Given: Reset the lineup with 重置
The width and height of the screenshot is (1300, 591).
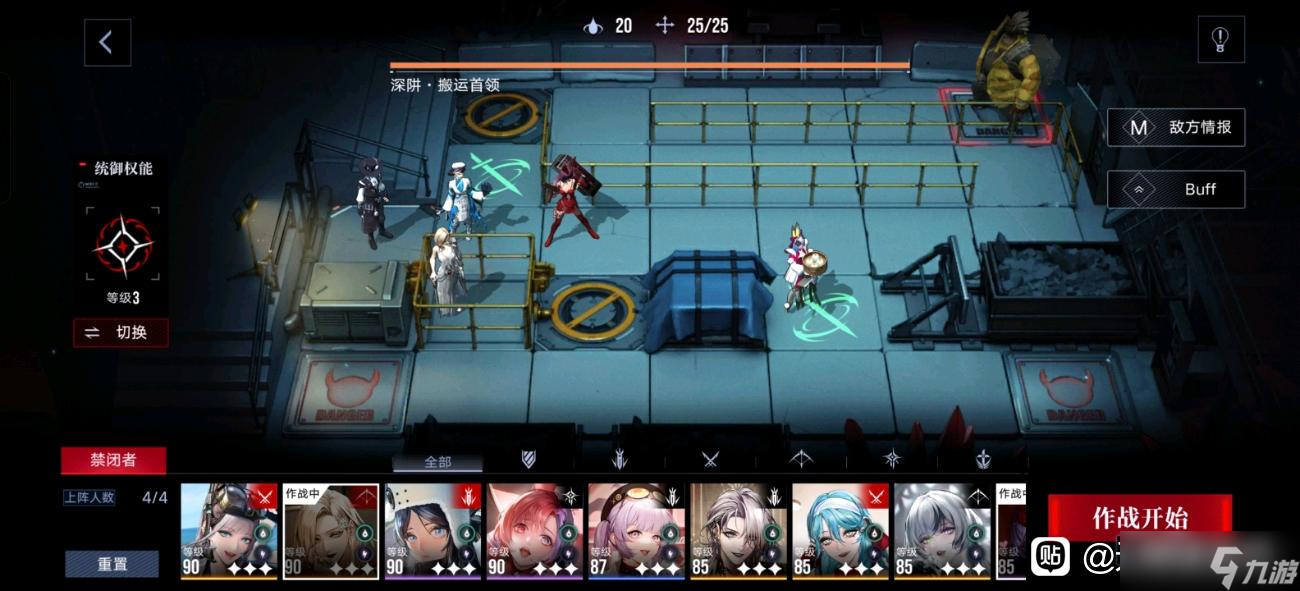Looking at the screenshot, I should click(x=112, y=564).
